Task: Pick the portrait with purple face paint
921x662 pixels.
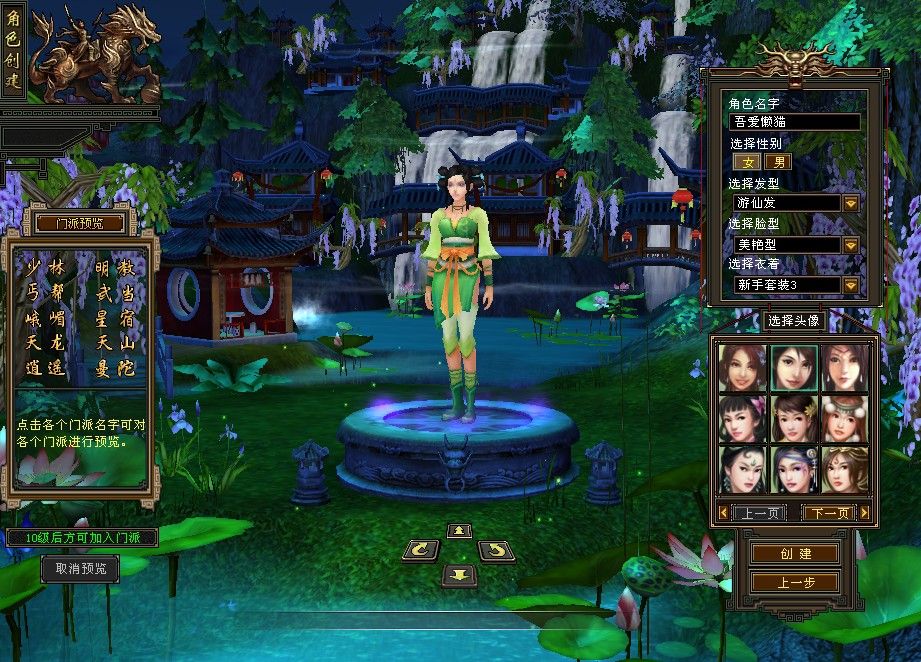Action: tap(795, 468)
